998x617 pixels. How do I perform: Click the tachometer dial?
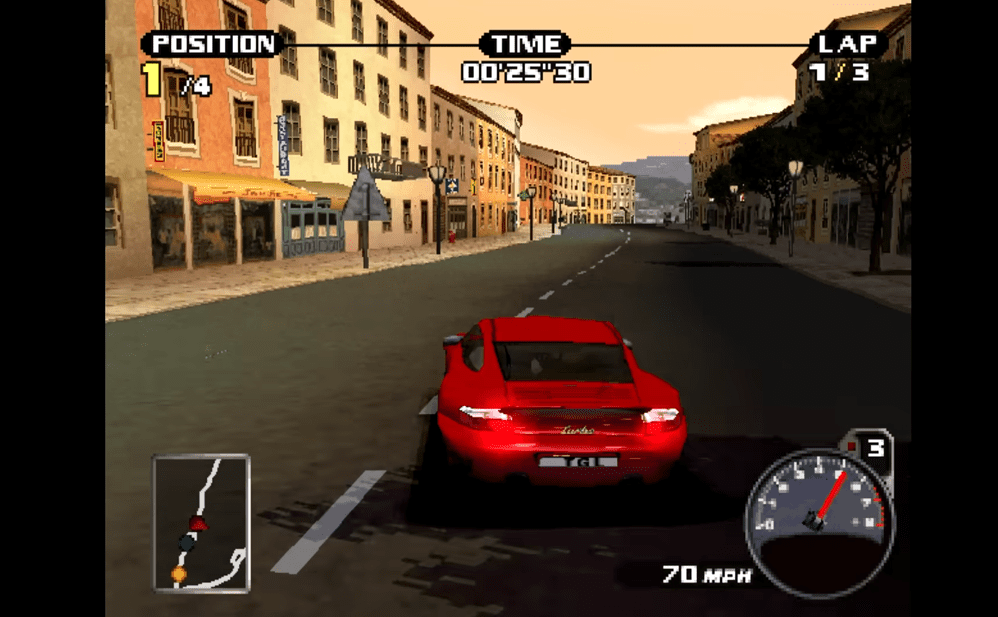(x=819, y=508)
